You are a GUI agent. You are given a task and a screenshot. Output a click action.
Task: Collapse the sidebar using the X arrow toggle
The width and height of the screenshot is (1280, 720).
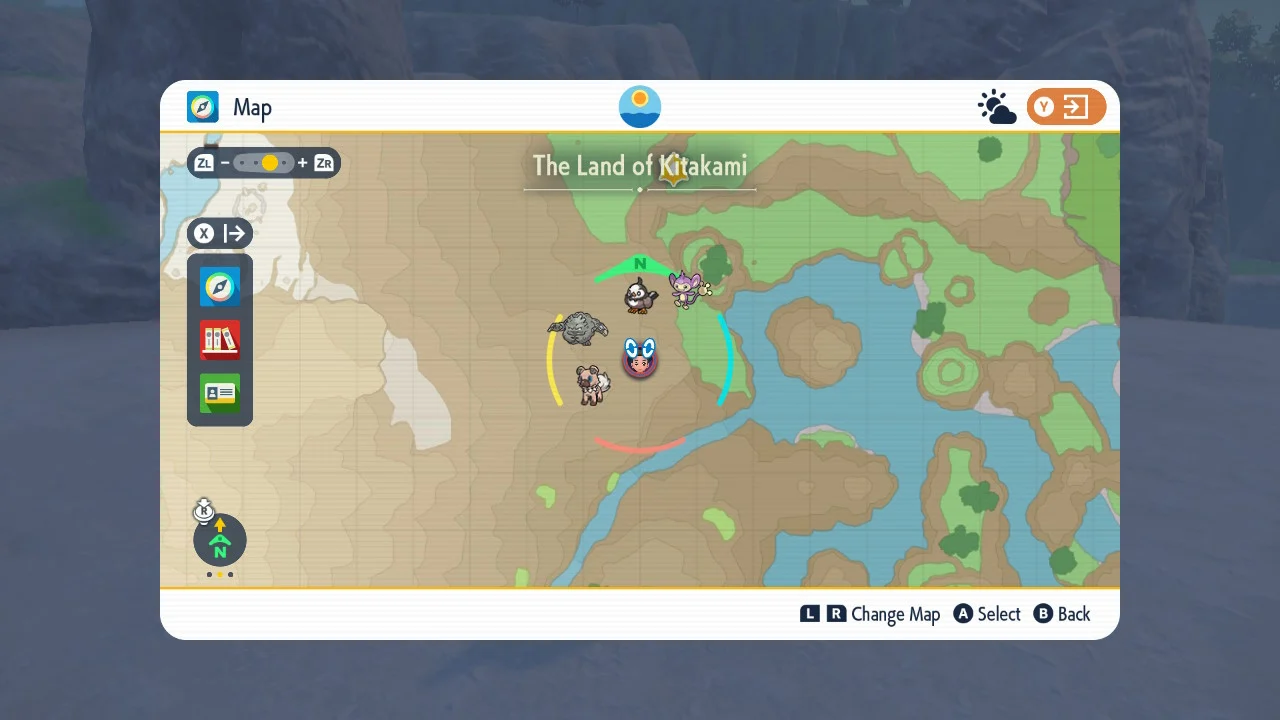pos(219,233)
